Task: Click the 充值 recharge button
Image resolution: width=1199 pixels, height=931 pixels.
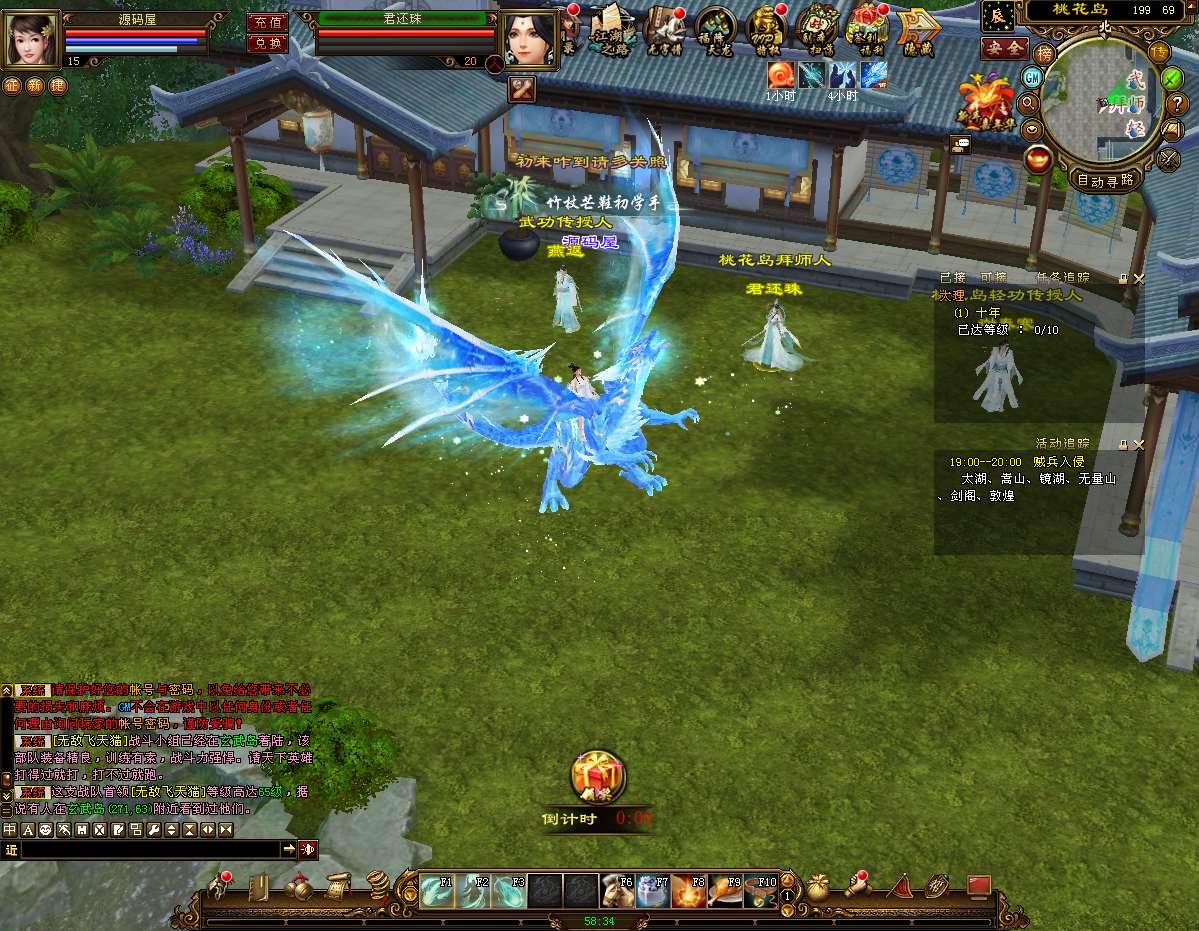Action: pos(266,22)
